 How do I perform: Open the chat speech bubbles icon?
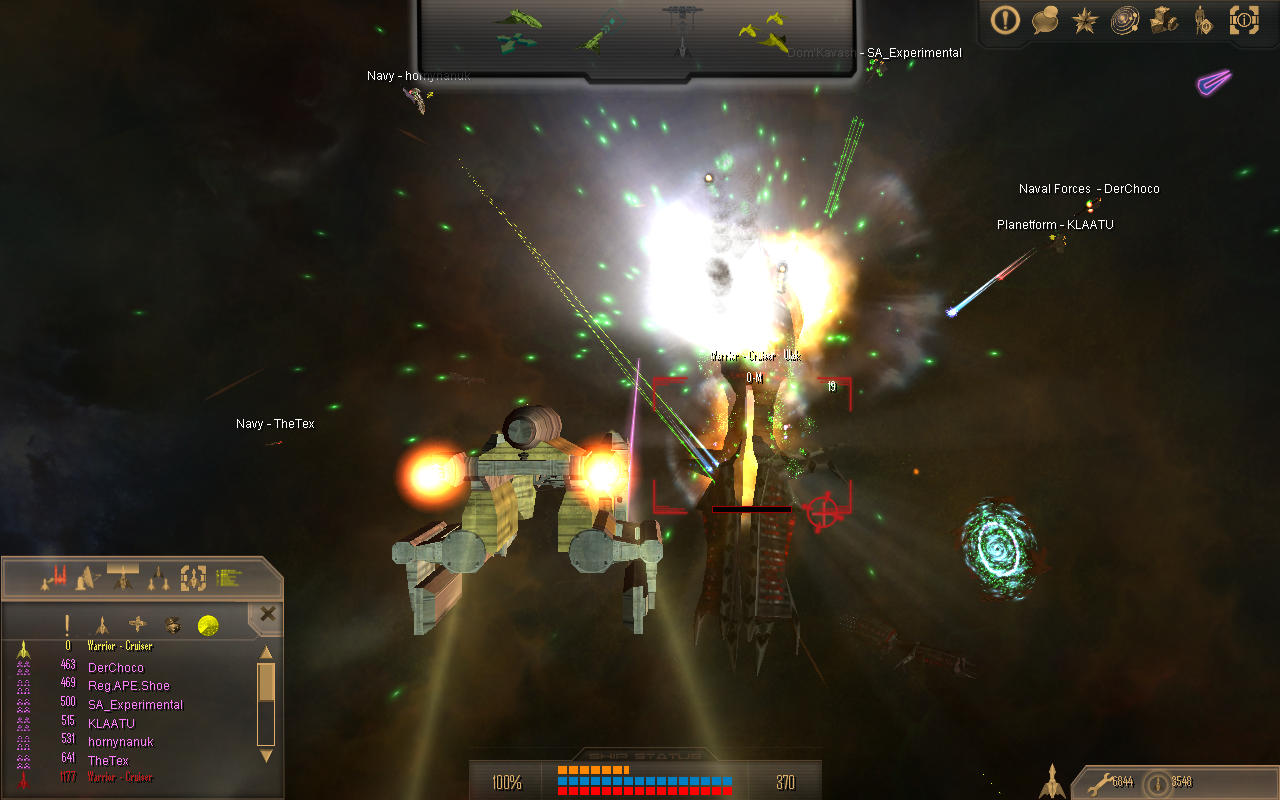1045,20
